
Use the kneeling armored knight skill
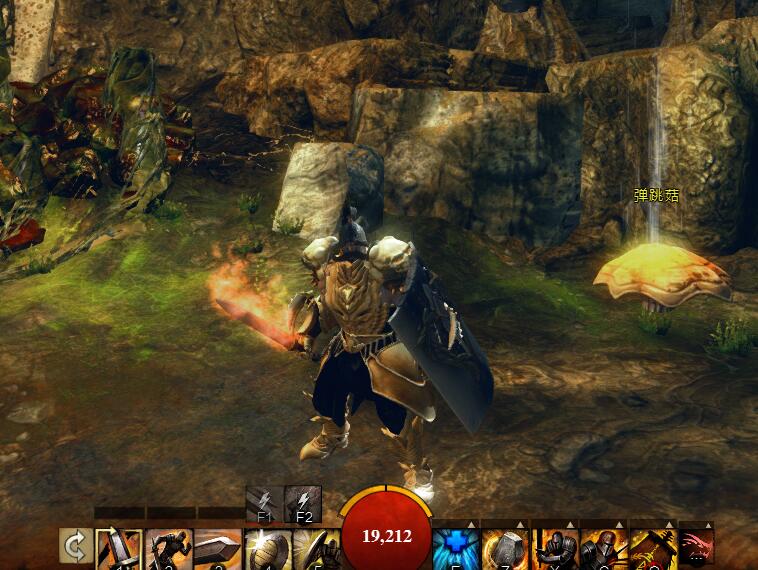554,550
